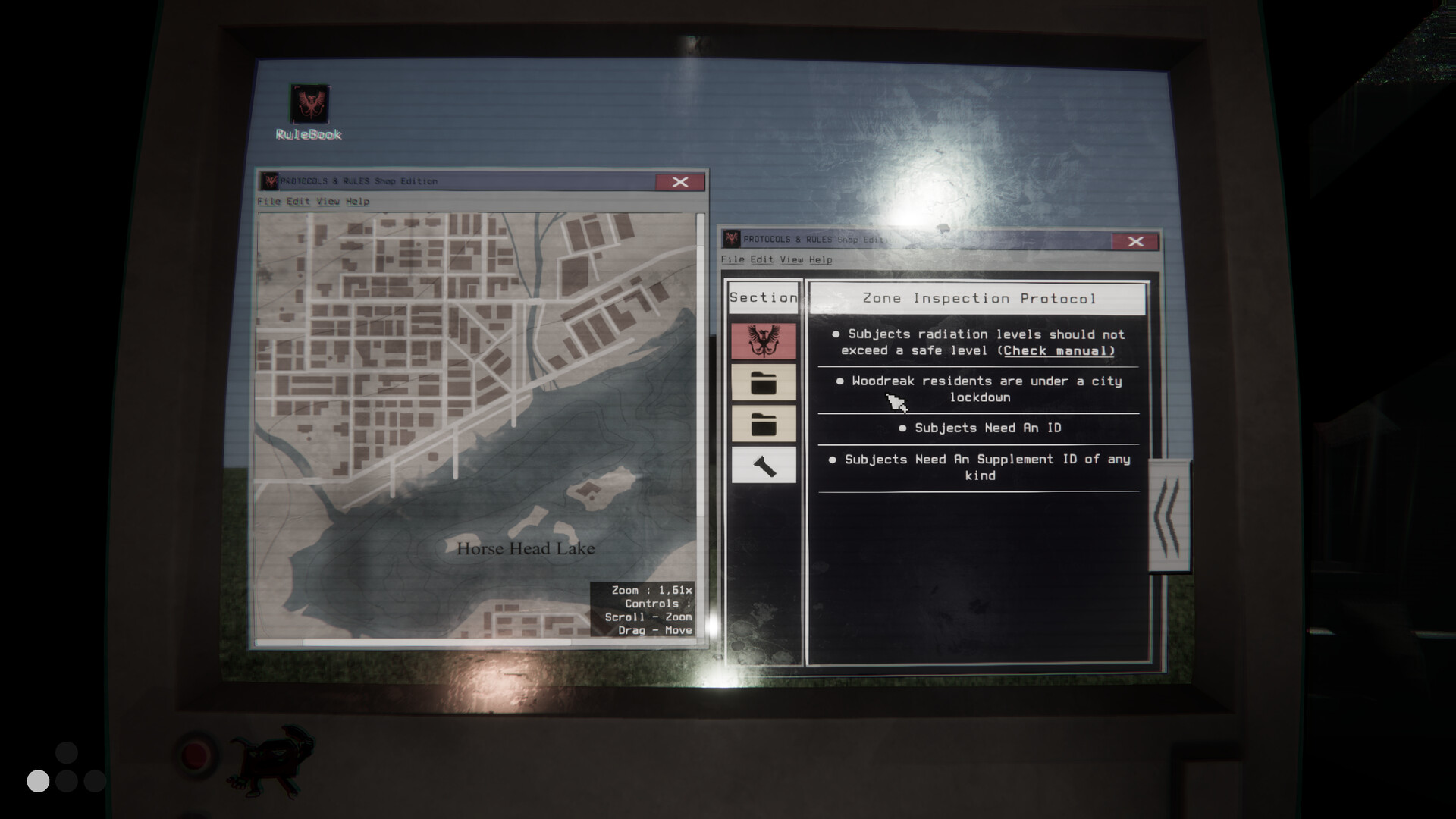Open the Check manual link
Screen dimensions: 1456x819
[1057, 350]
